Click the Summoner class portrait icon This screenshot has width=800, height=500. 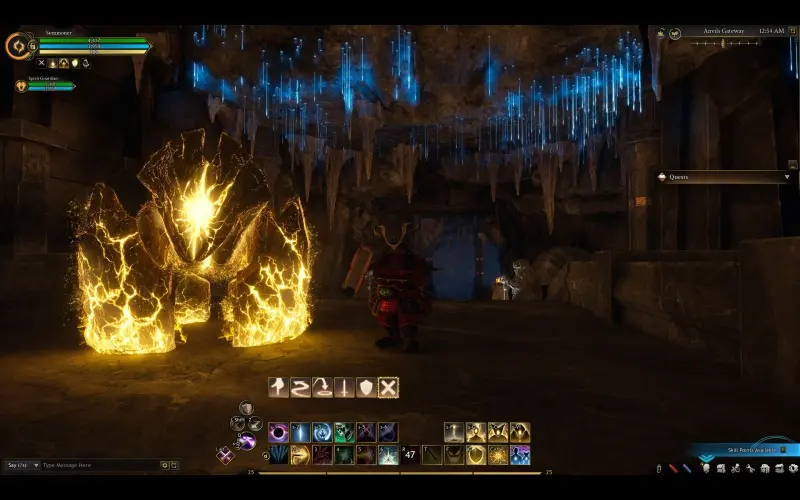point(18,45)
